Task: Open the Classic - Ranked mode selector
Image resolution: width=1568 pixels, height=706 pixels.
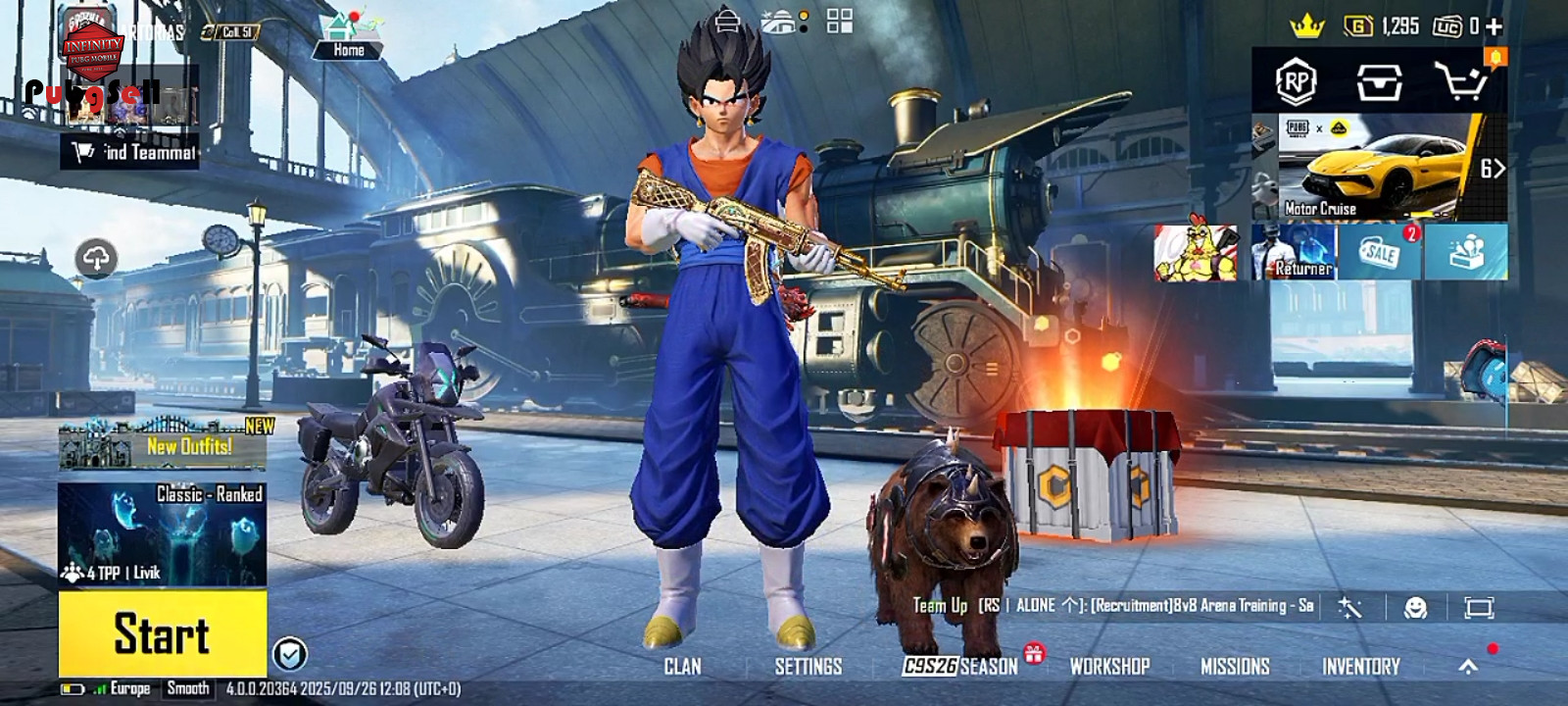Action: [x=162, y=533]
